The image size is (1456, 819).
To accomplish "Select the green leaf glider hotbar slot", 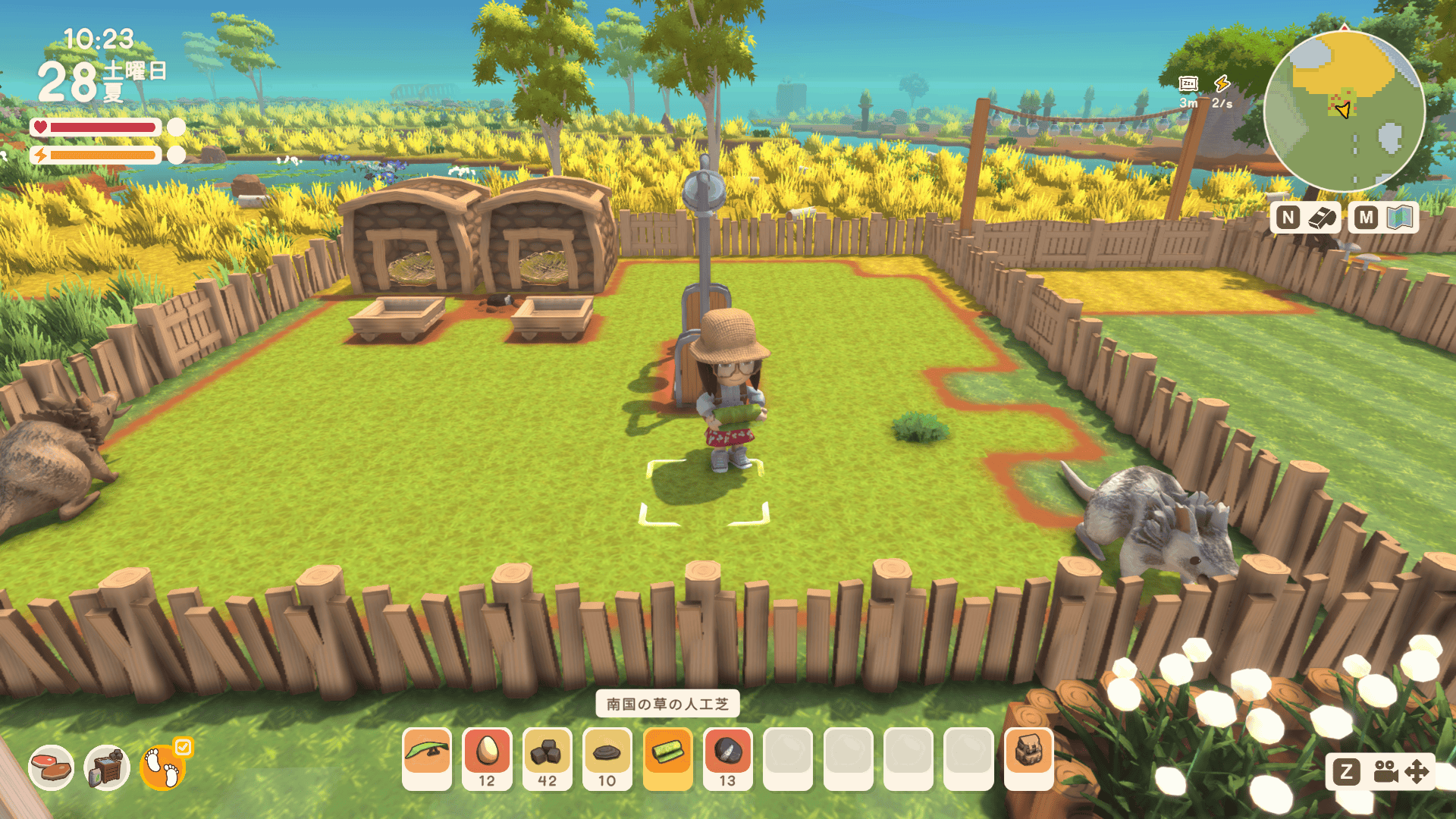I will coord(427,758).
